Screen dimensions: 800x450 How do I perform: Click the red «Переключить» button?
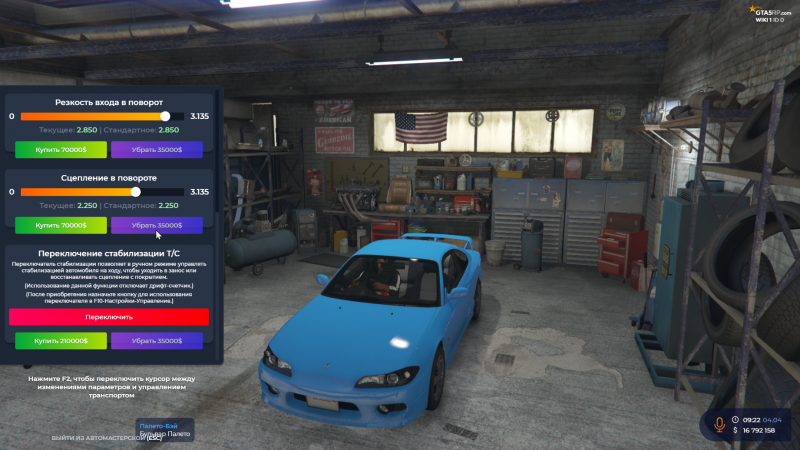(x=109, y=316)
